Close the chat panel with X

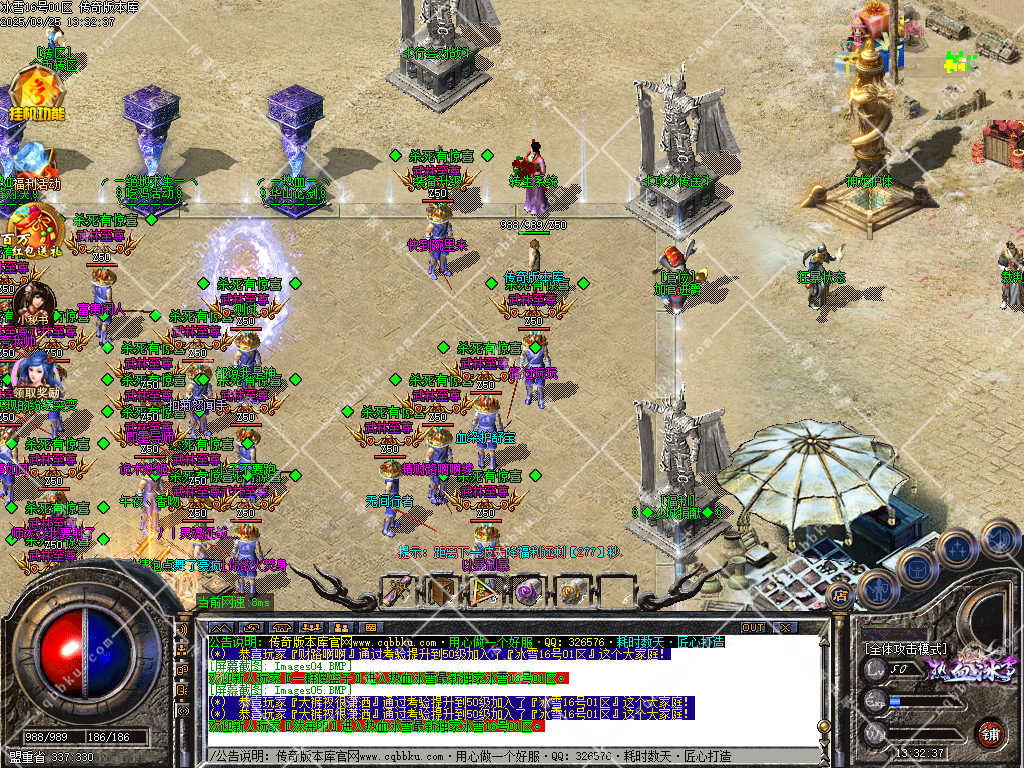(785, 627)
